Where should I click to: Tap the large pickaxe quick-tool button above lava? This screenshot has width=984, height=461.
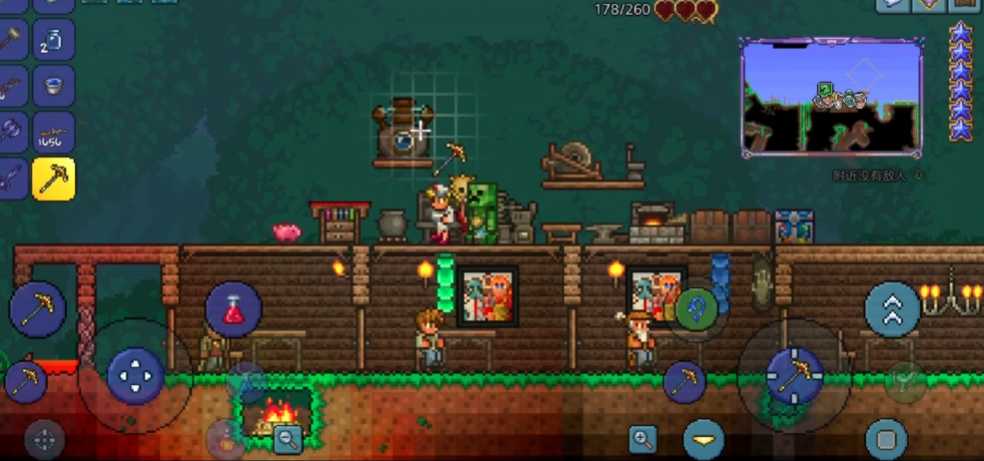37,309
